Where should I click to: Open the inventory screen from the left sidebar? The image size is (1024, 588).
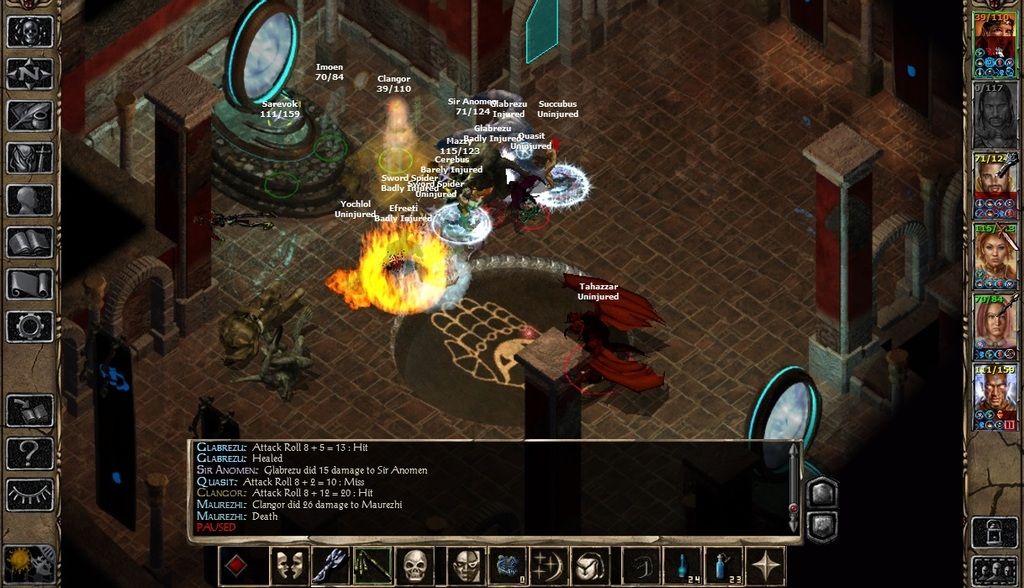pos(30,158)
